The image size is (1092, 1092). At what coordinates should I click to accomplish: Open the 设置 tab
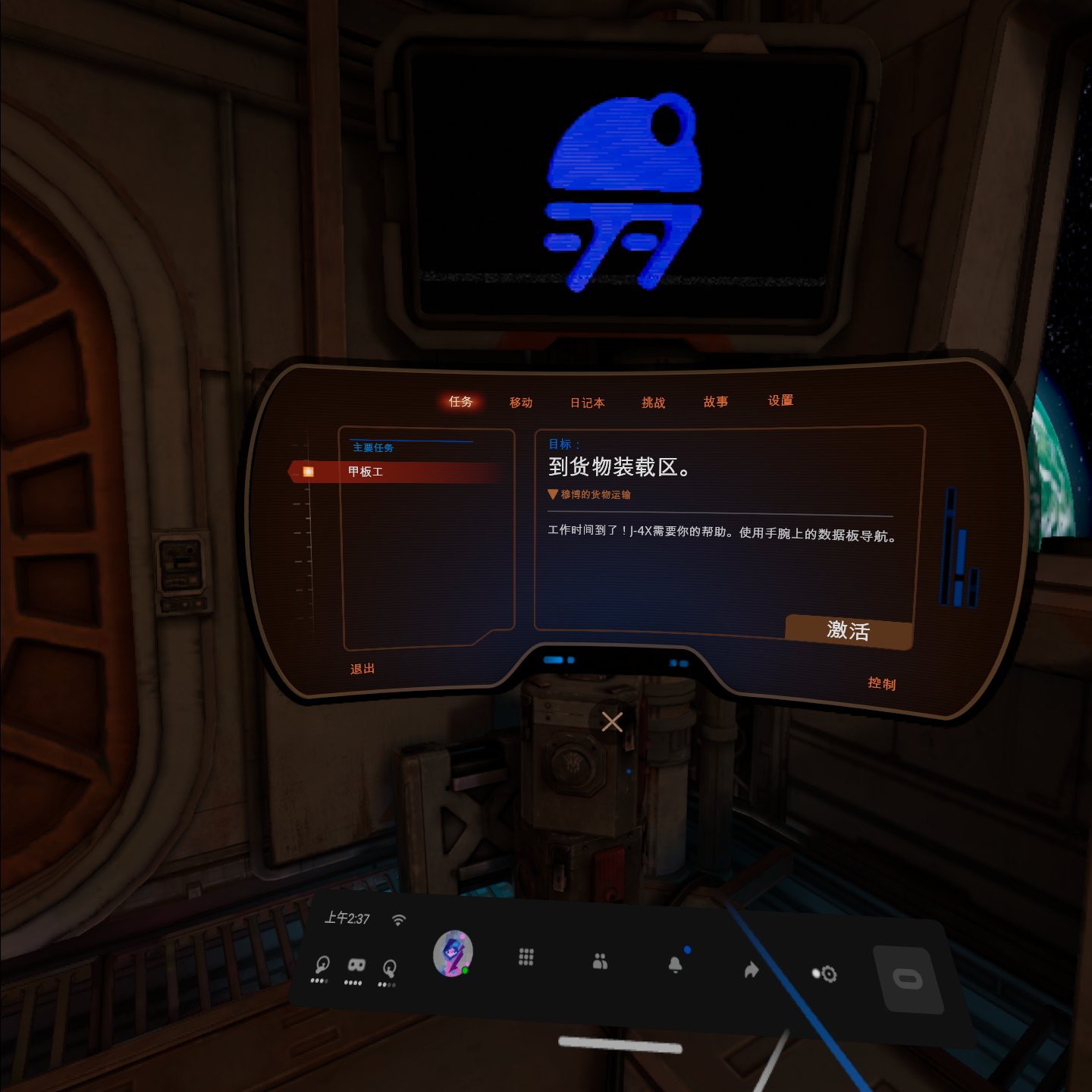click(x=780, y=400)
